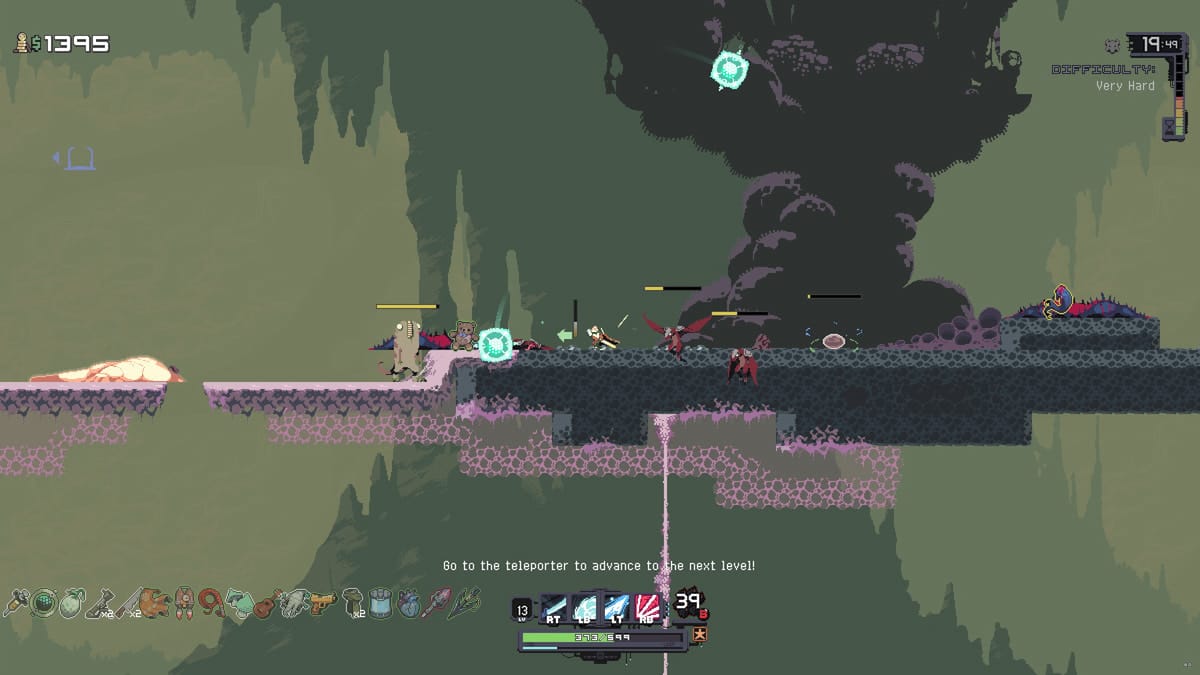Image resolution: width=1200 pixels, height=675 pixels.
Task: Use the cyan shield dome skill
Action: click(584, 608)
